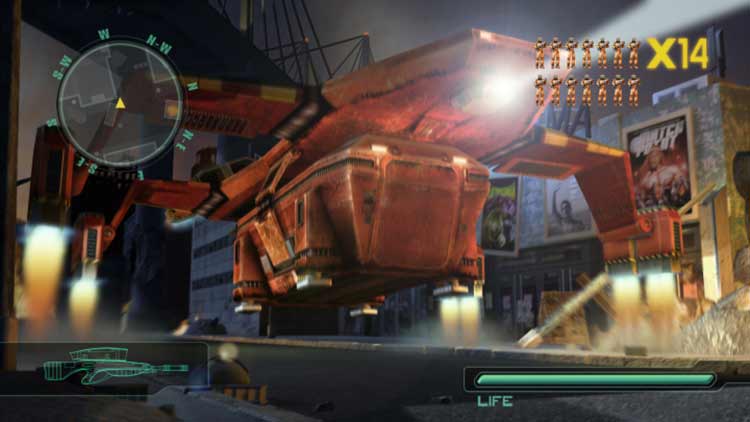This screenshot has width=750, height=422.
Task: Click the circular compass minimap
Action: (119, 103)
